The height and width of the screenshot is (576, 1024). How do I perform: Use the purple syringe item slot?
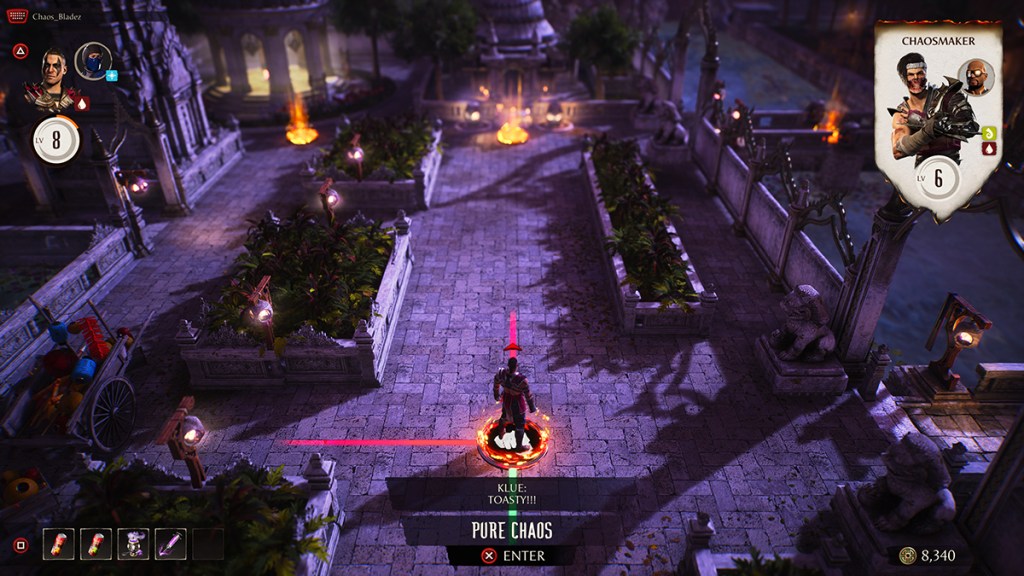(170, 544)
